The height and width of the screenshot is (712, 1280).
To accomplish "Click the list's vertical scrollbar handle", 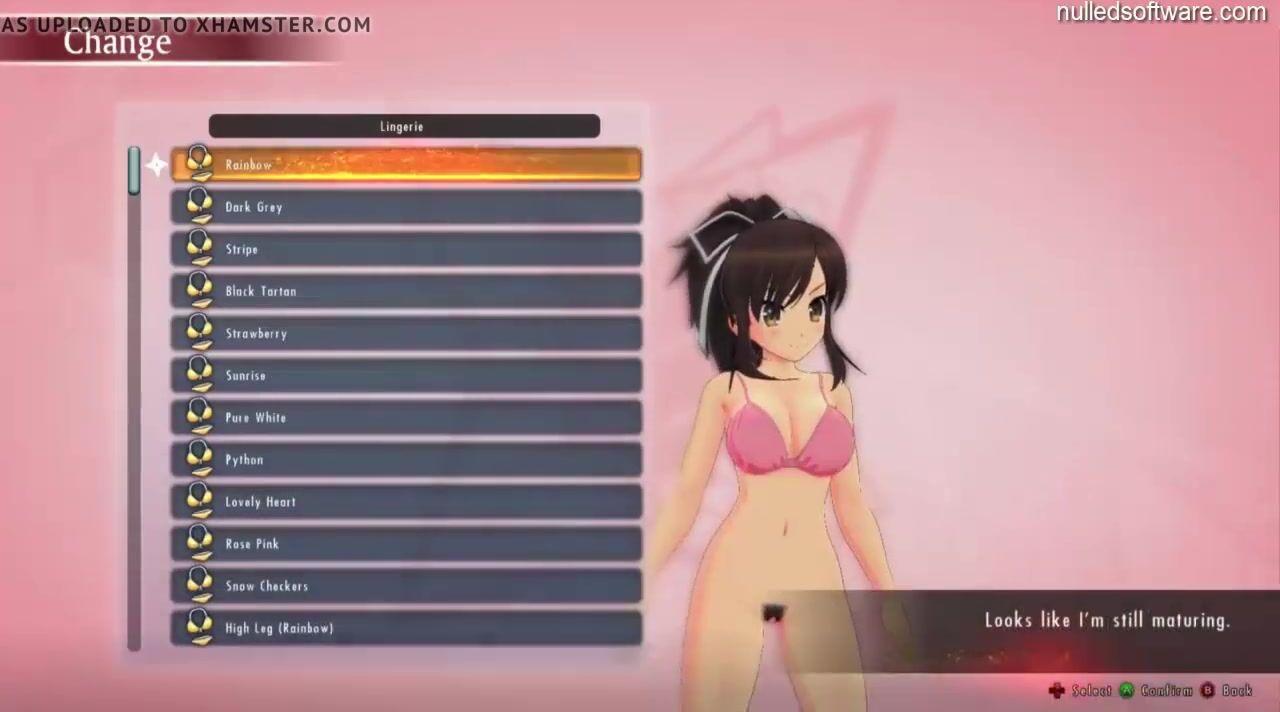I will [134, 171].
